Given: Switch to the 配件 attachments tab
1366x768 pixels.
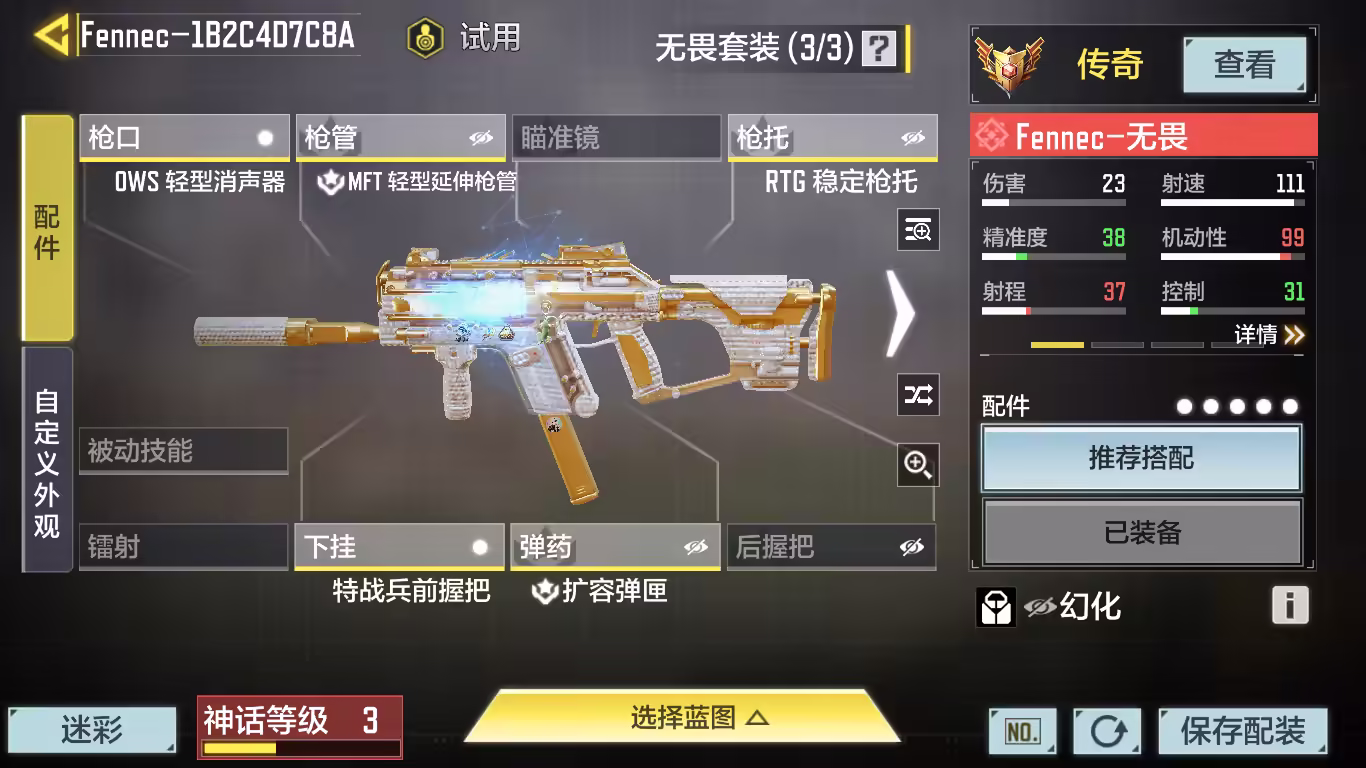Looking at the screenshot, I should pos(47,229).
